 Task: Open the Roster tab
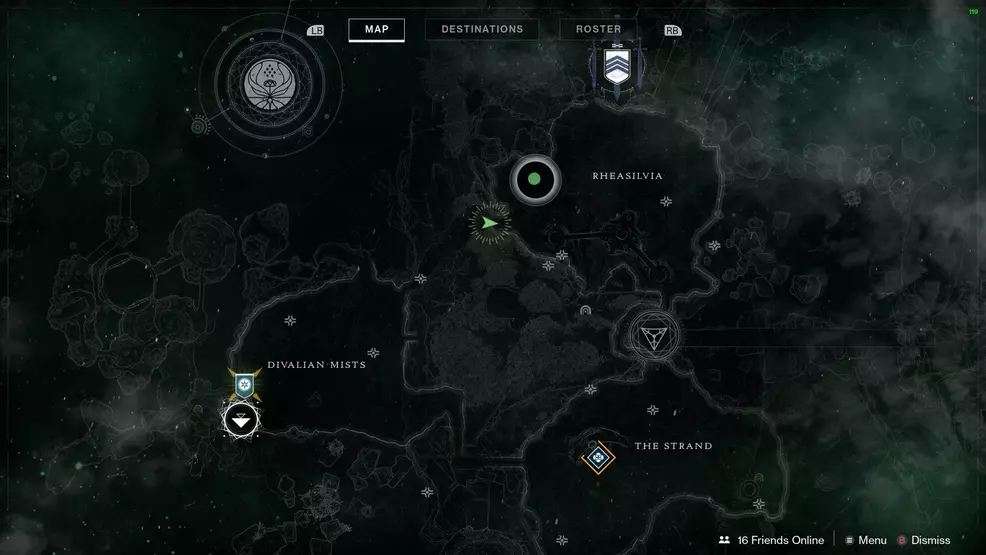coord(598,29)
